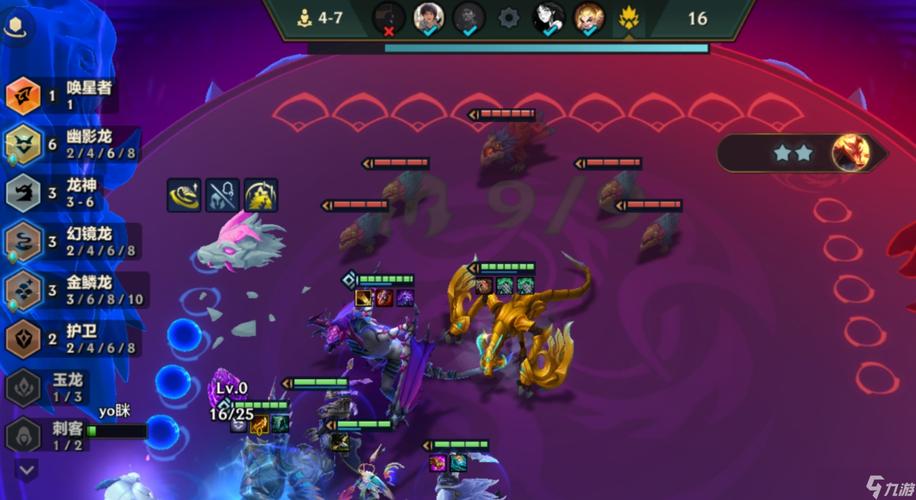Screen dimensions: 916x500
Task: Inspect the crossed sword and bow item icon
Action: pyautogui.click(x=222, y=195)
